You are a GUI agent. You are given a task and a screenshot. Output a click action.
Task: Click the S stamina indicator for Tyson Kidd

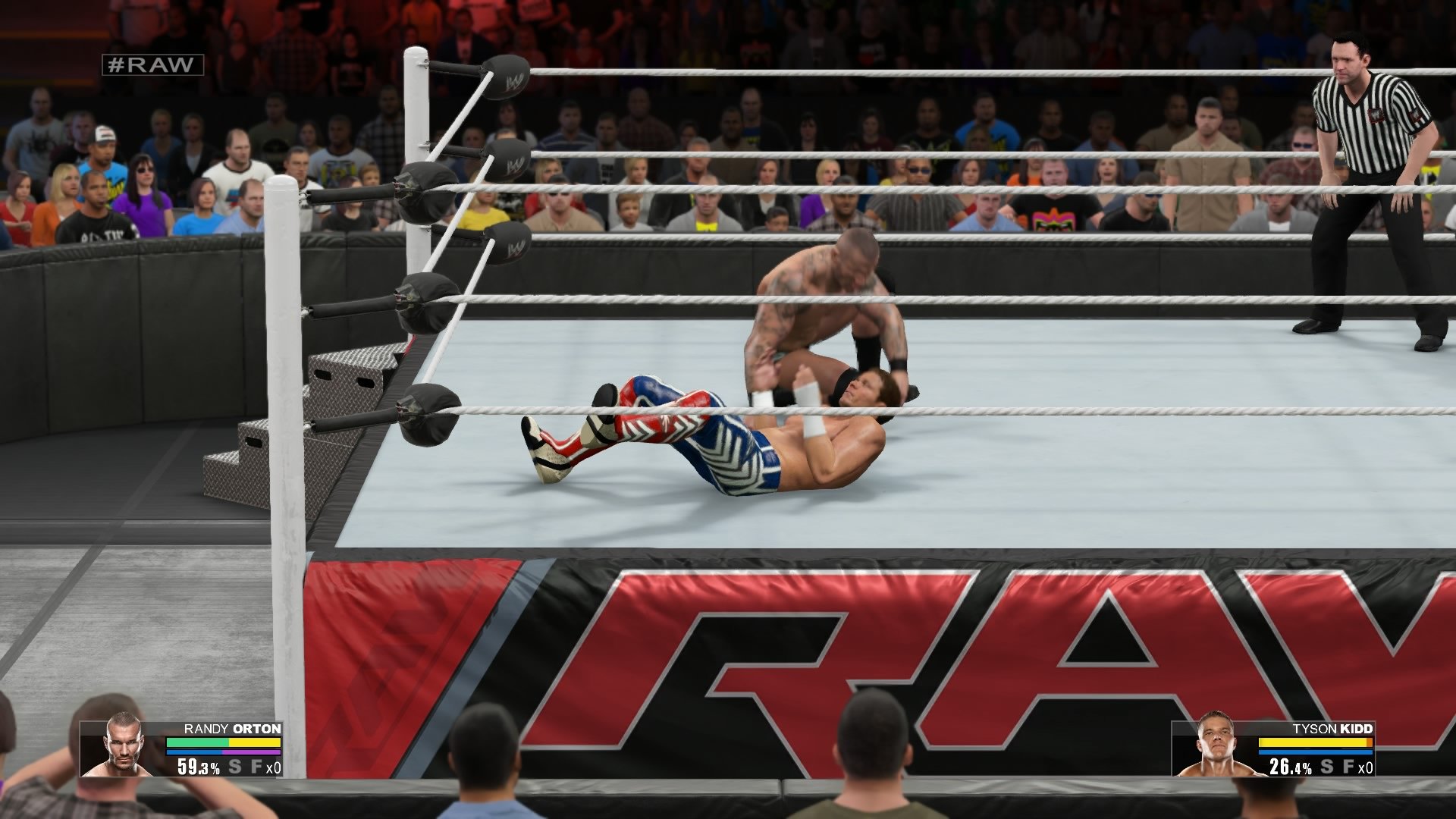coord(1326,766)
